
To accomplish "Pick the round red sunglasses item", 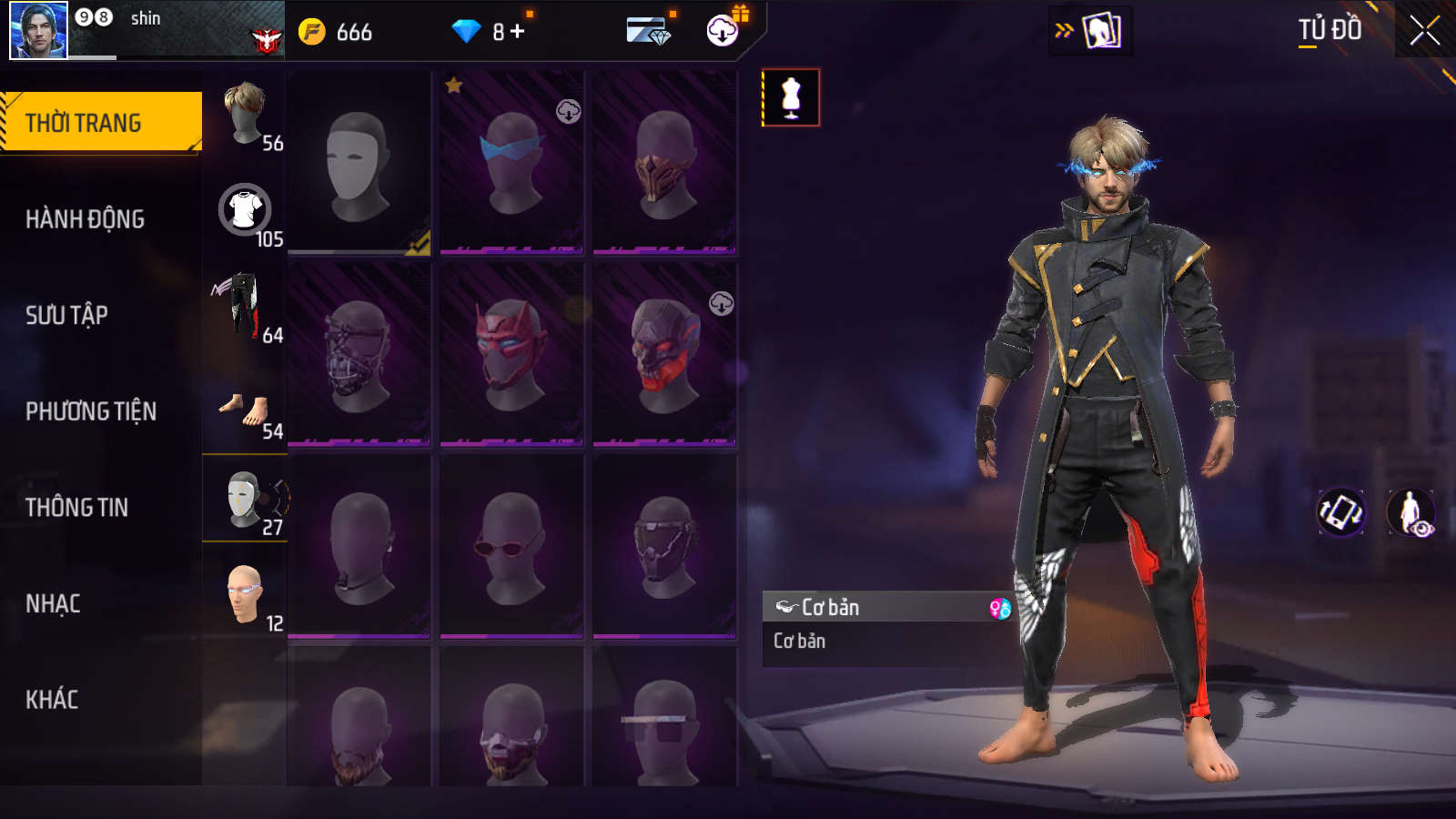I will [511, 546].
